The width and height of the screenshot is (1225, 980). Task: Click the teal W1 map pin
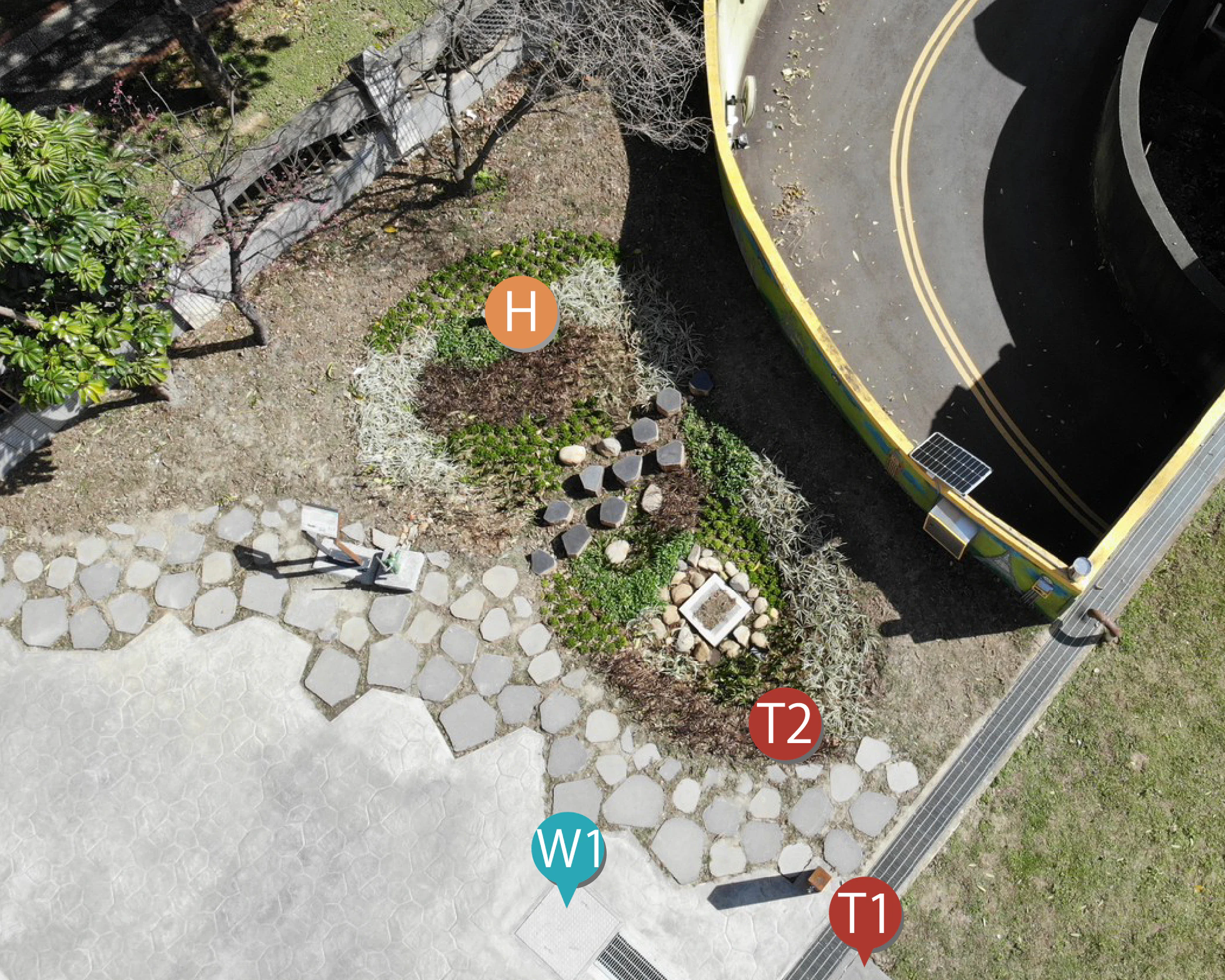[567, 849]
